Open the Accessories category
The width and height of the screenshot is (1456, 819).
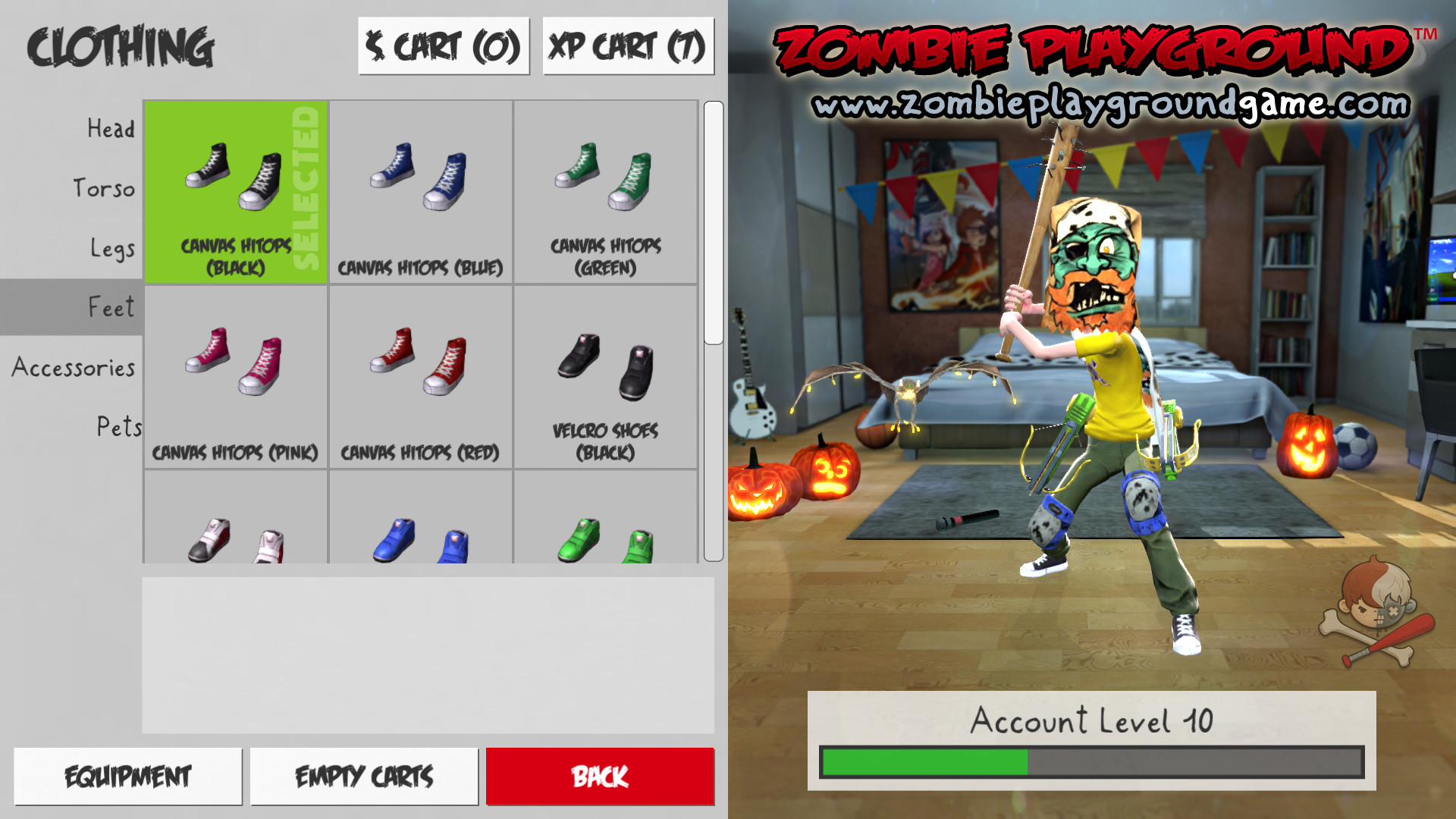point(72,367)
